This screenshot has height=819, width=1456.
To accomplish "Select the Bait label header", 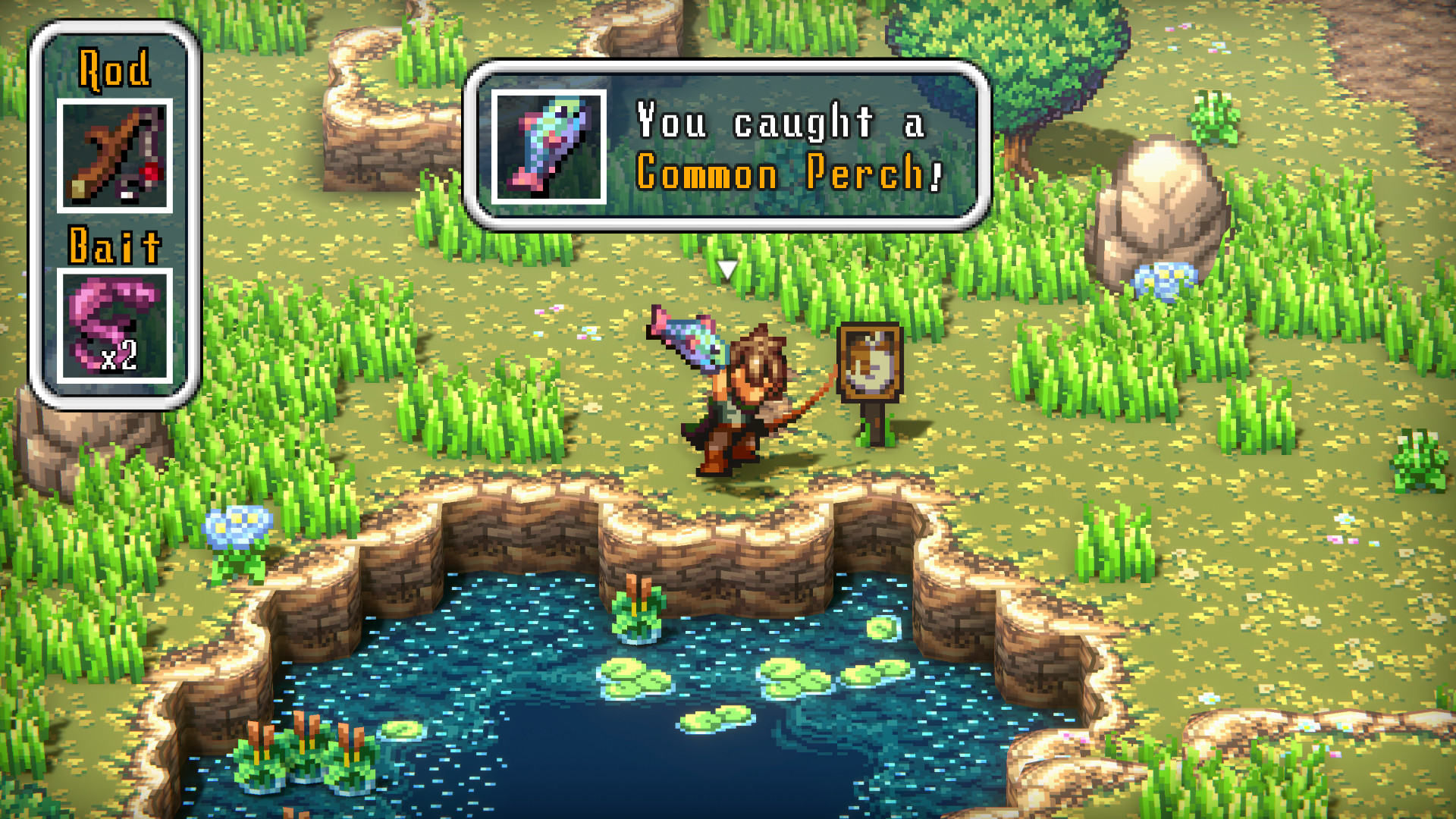I will pyautogui.click(x=115, y=244).
